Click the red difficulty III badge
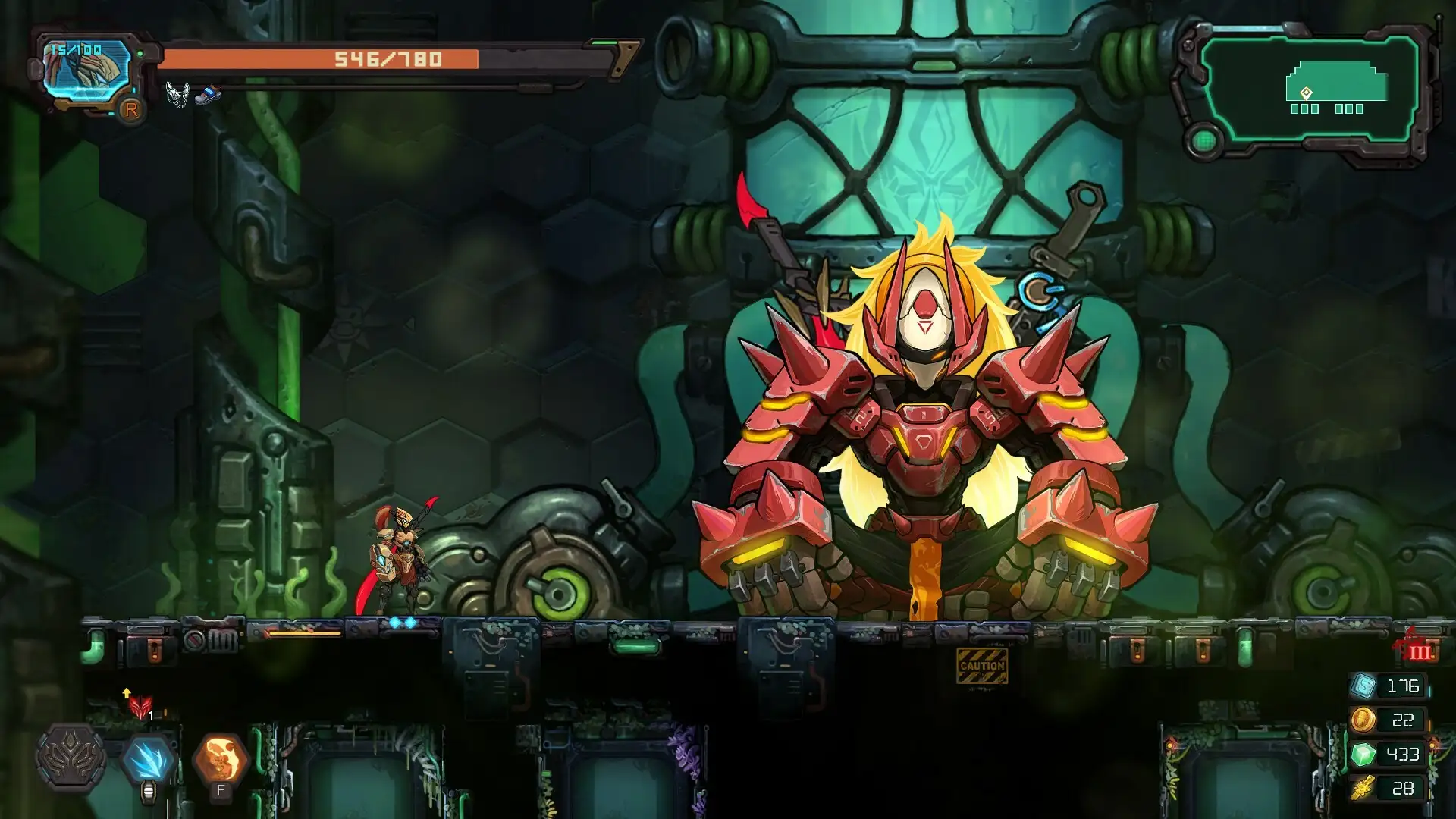Screen dimensions: 1456x819 pos(1417,651)
